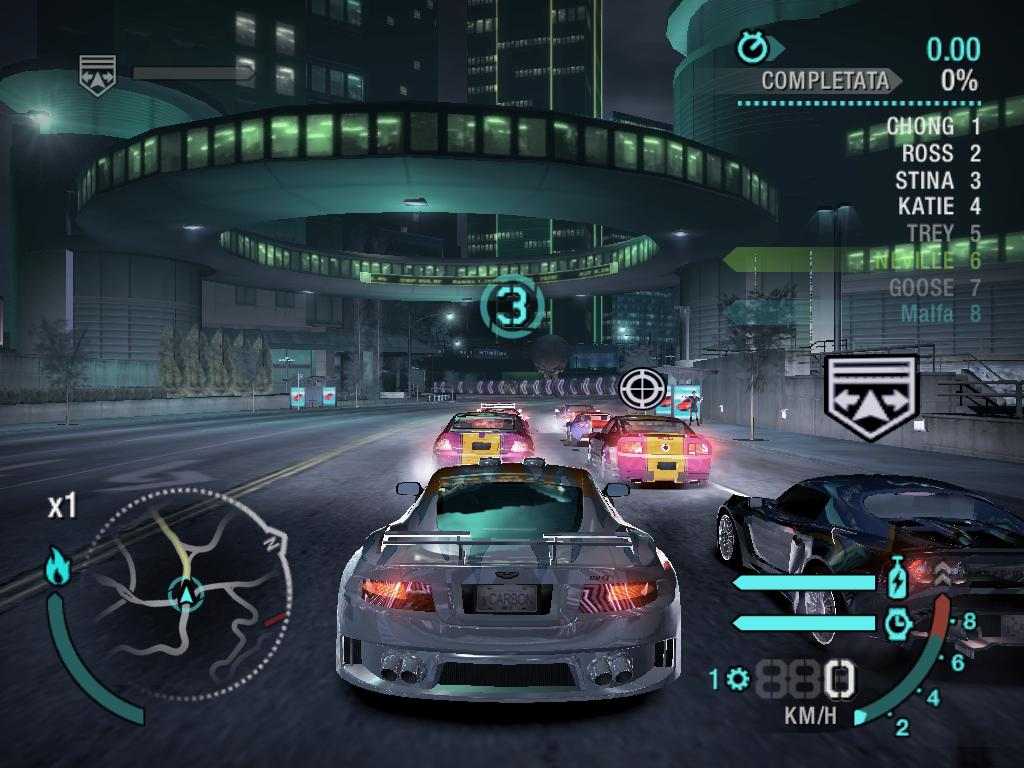This screenshot has height=768, width=1024.
Task: Select the race timer stopwatch icon
Action: click(751, 47)
